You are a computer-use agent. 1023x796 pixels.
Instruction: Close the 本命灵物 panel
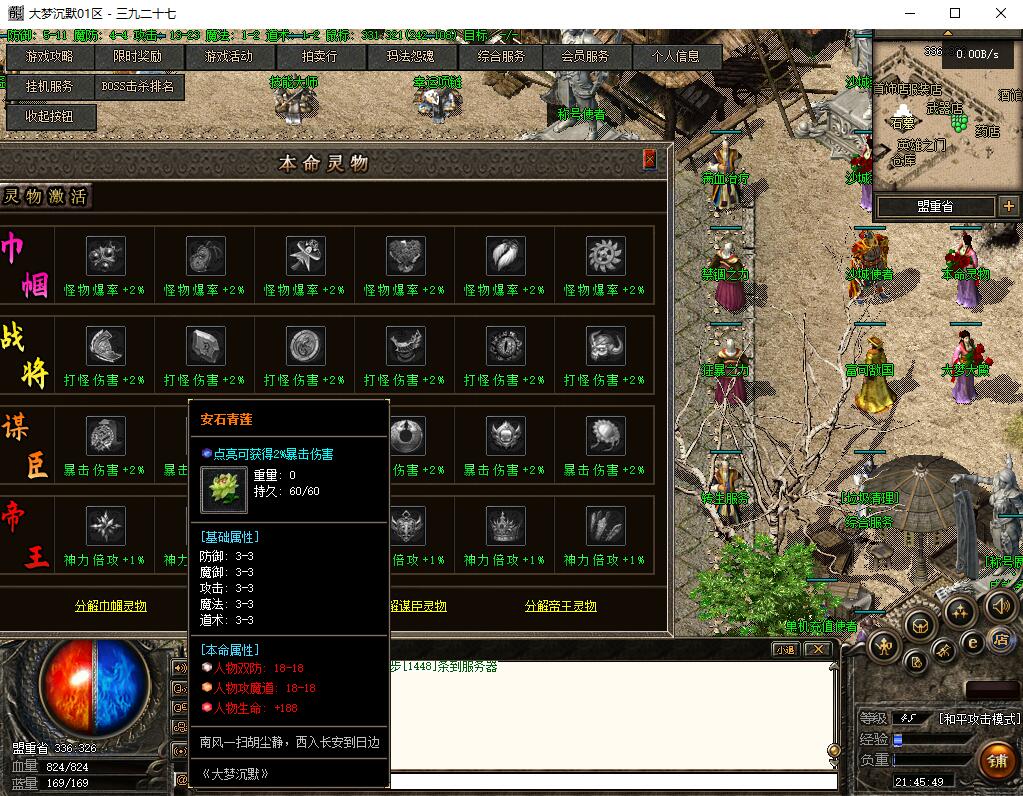click(x=649, y=159)
